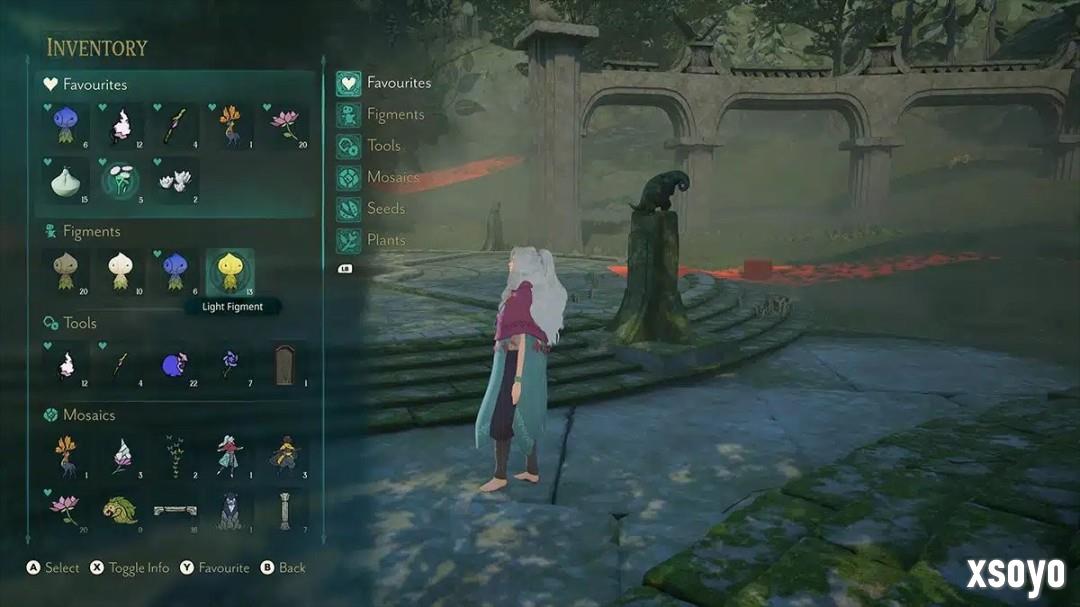Show the Mosaics category tab

click(392, 177)
